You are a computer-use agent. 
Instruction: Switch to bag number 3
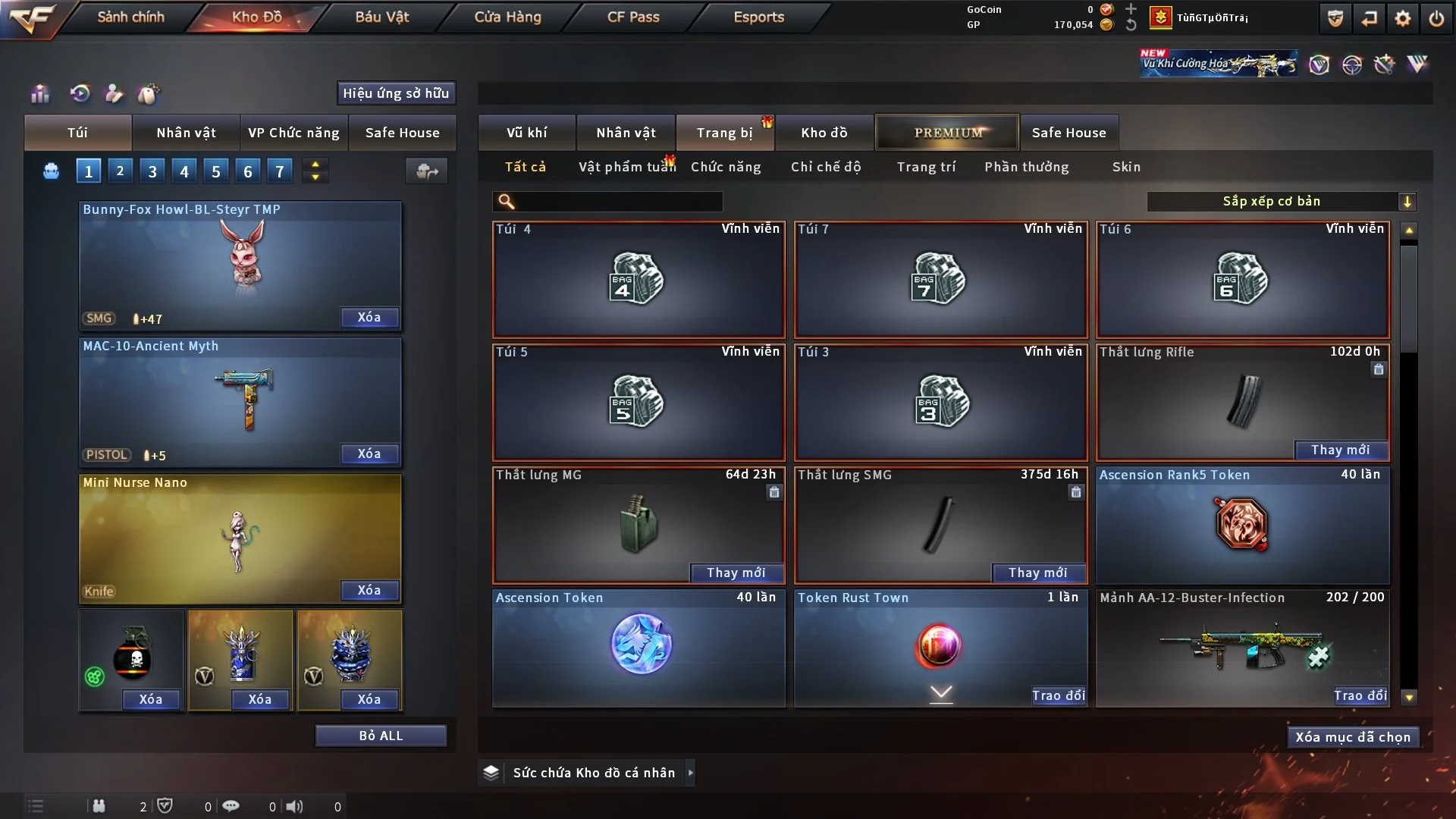coord(152,171)
